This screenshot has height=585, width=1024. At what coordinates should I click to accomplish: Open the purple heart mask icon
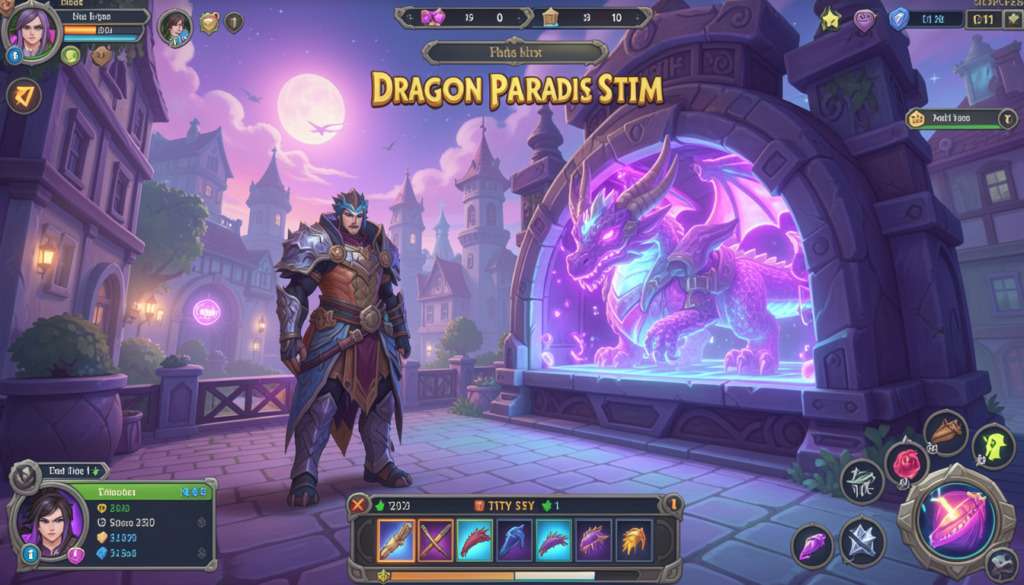[x=864, y=18]
